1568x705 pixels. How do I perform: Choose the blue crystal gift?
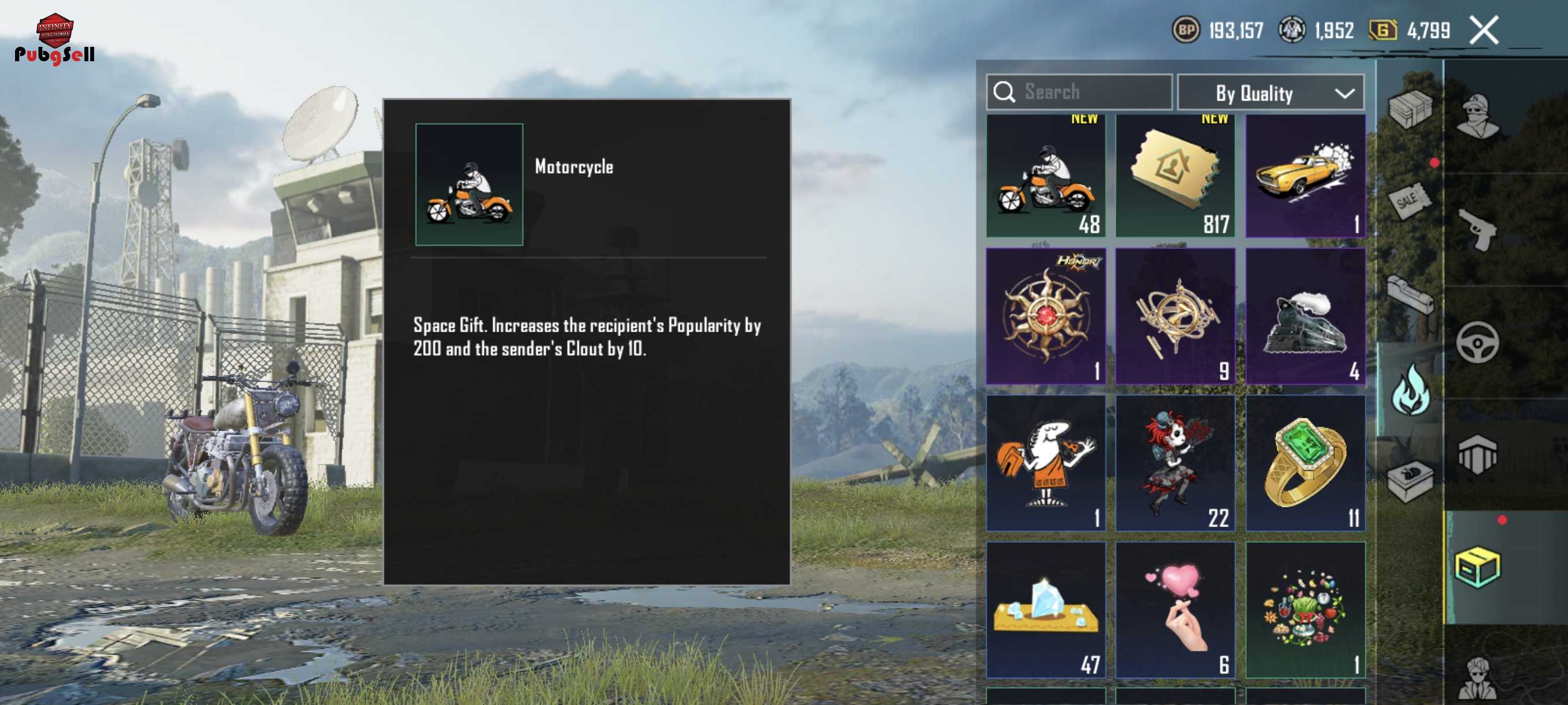(1045, 610)
